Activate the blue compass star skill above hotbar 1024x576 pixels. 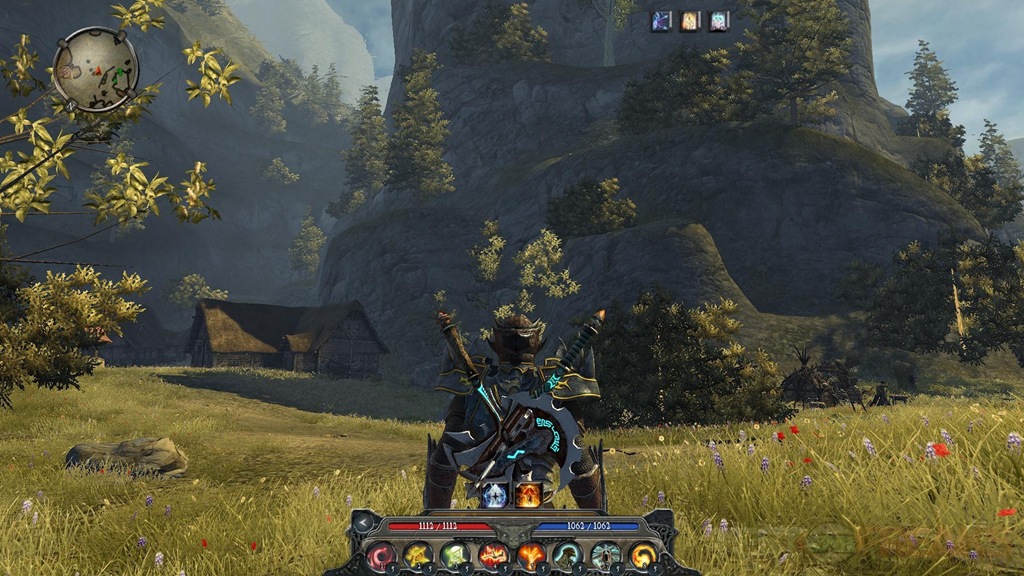pyautogui.click(x=494, y=493)
